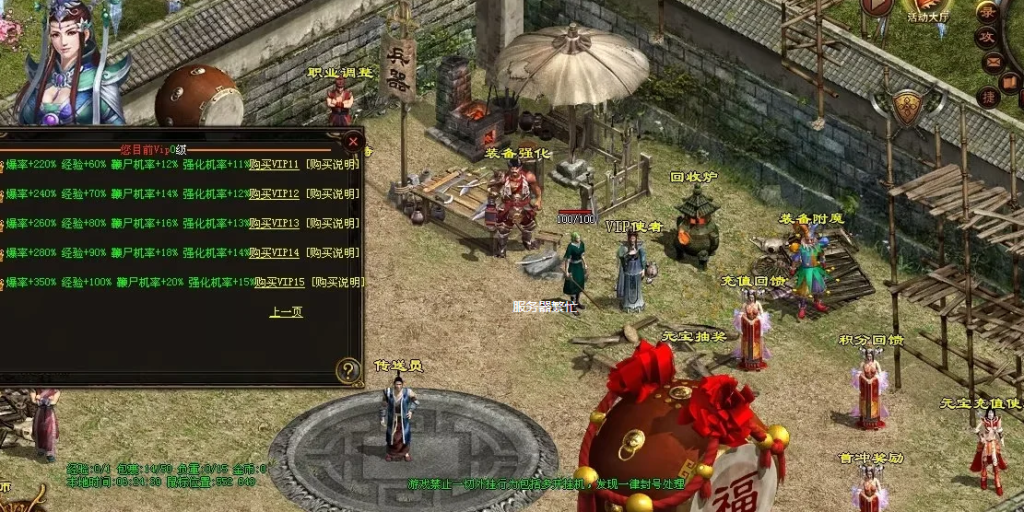Open purchase notes for VIP11

(x=333, y=164)
